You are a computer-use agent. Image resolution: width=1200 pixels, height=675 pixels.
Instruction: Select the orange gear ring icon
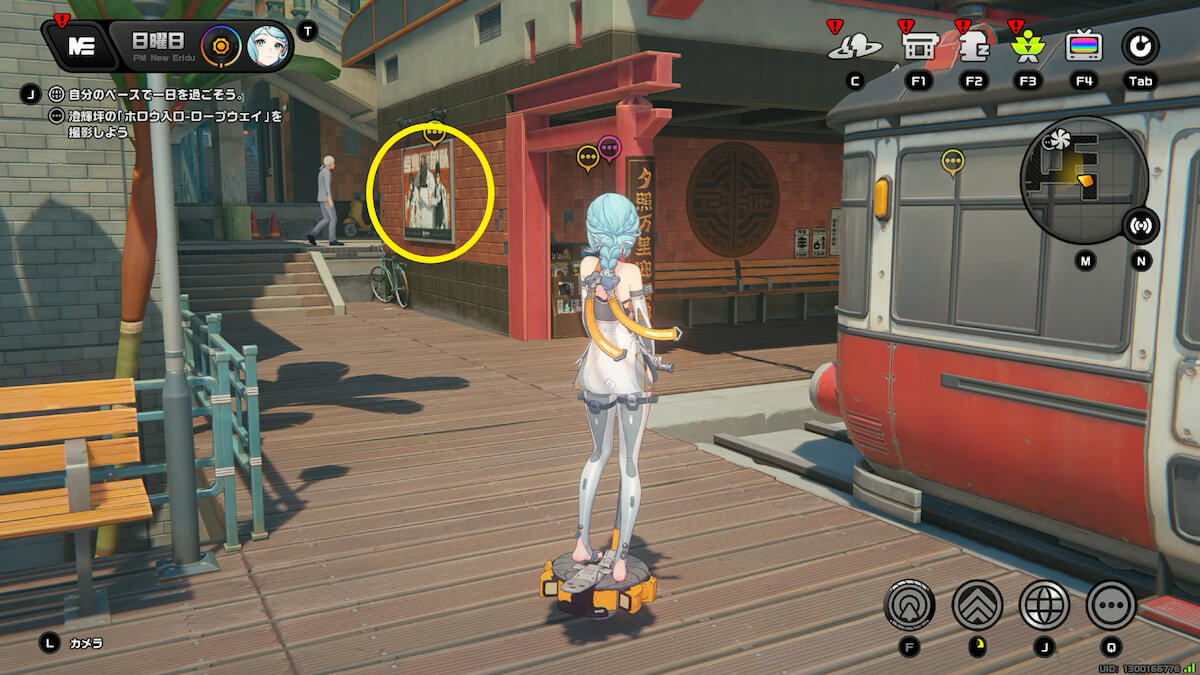pos(219,45)
